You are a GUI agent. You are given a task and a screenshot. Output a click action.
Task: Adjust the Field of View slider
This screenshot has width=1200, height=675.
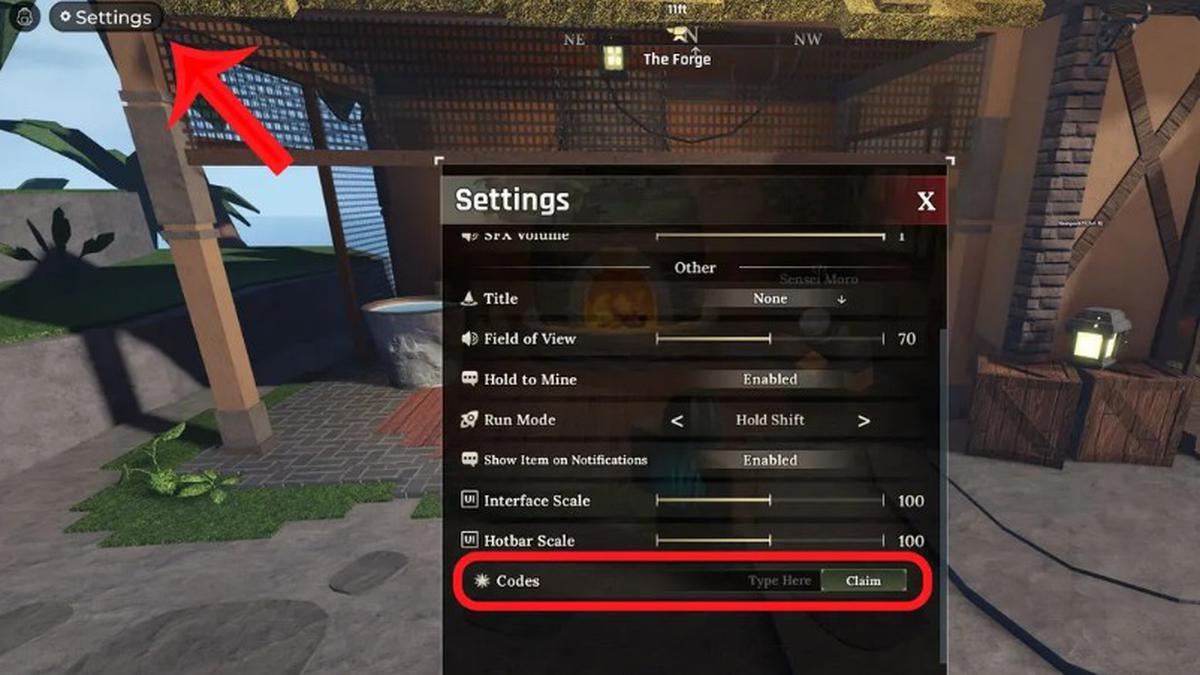[x=770, y=339]
